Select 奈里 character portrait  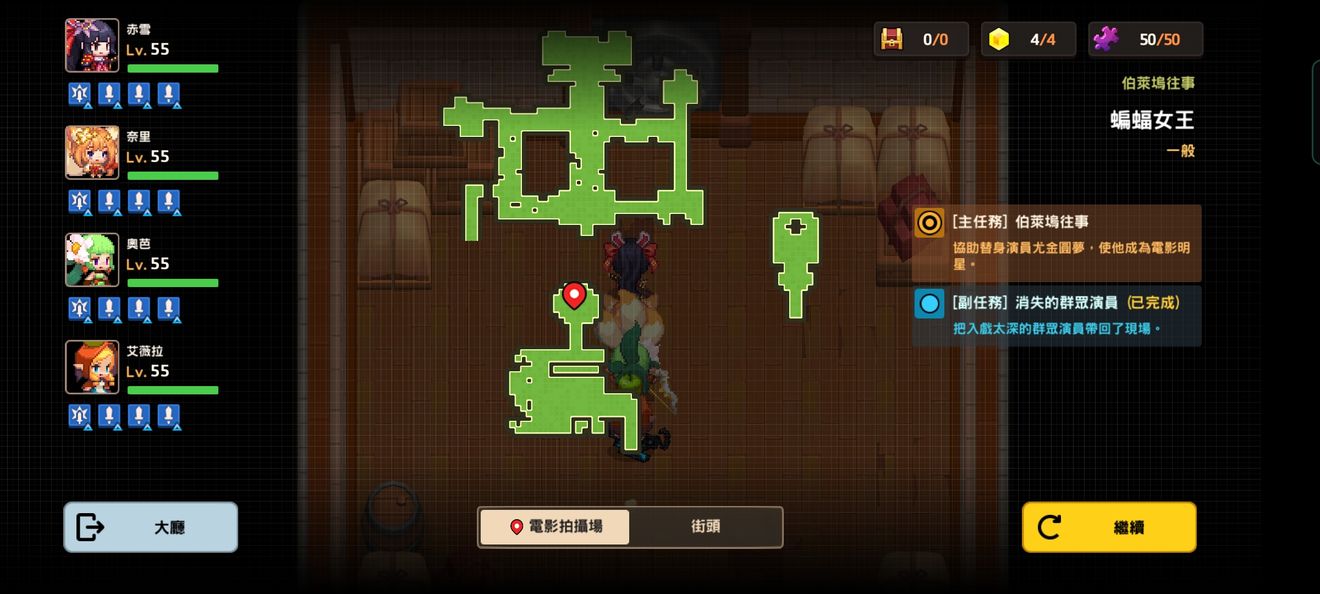click(92, 153)
